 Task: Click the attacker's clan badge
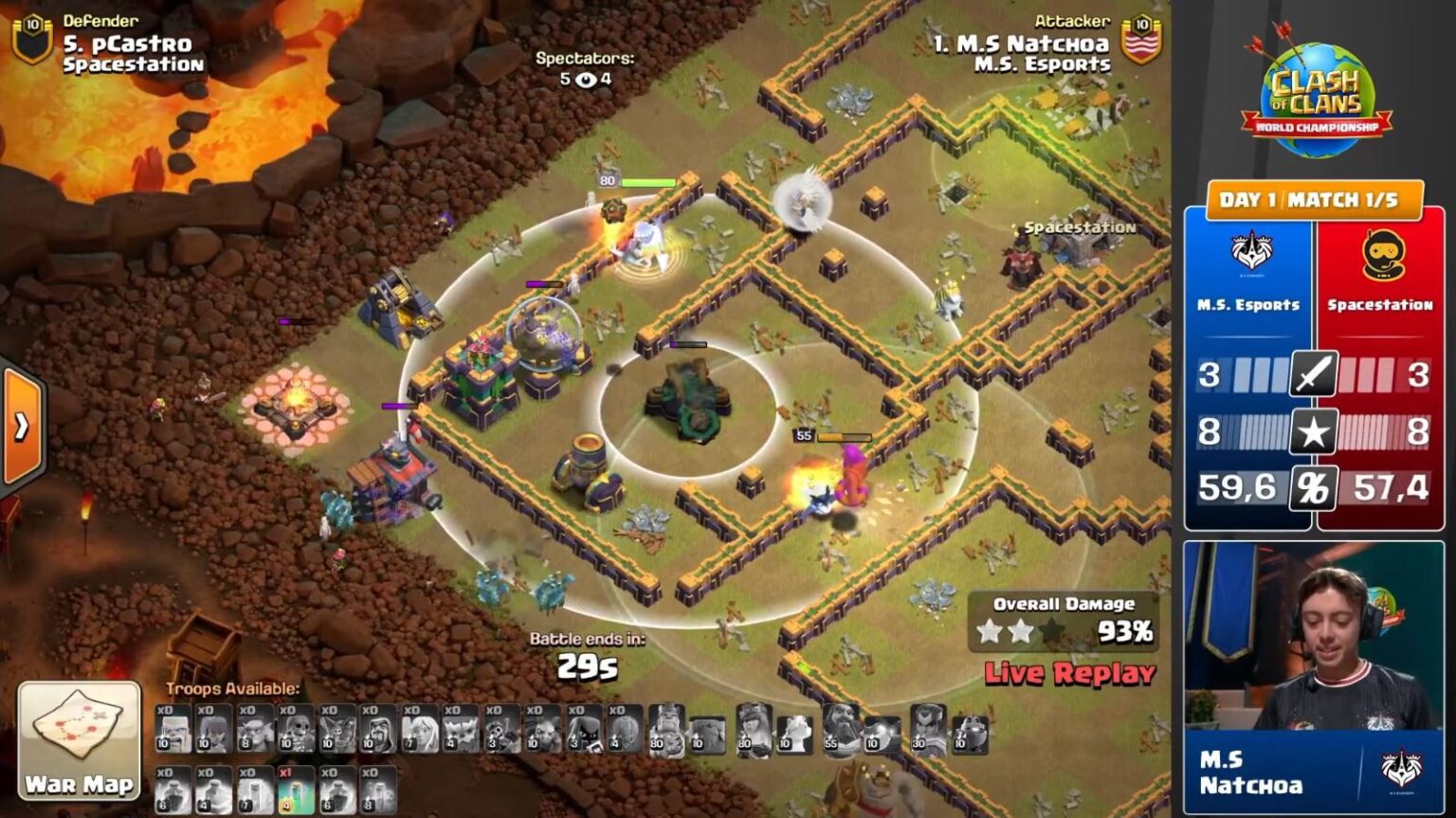[1141, 39]
